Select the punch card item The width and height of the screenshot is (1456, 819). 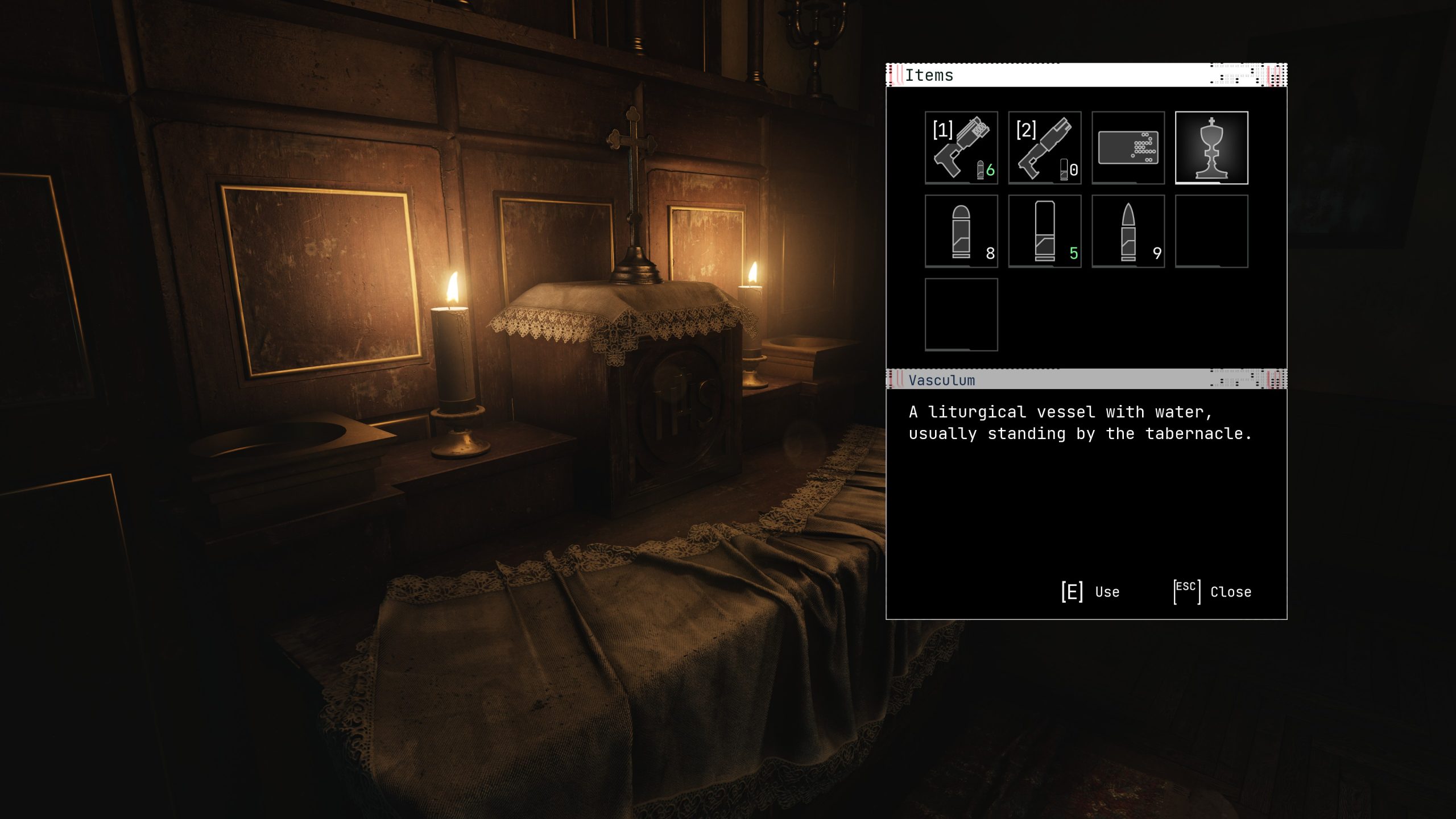pos(1128,148)
